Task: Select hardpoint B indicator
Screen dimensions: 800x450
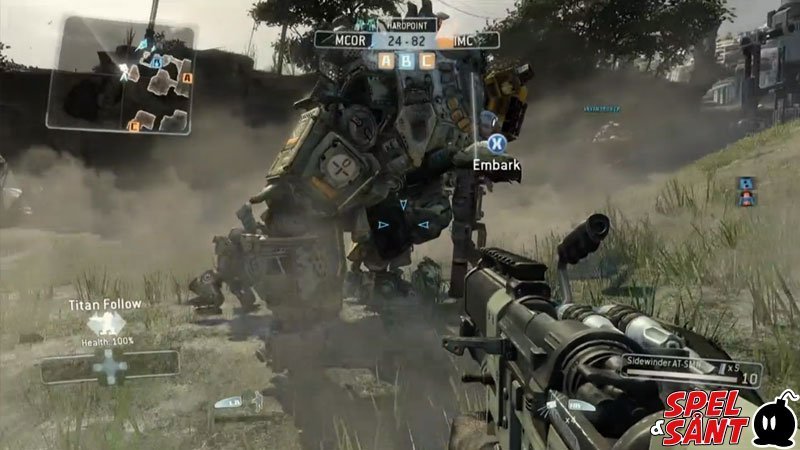Action: coord(405,60)
